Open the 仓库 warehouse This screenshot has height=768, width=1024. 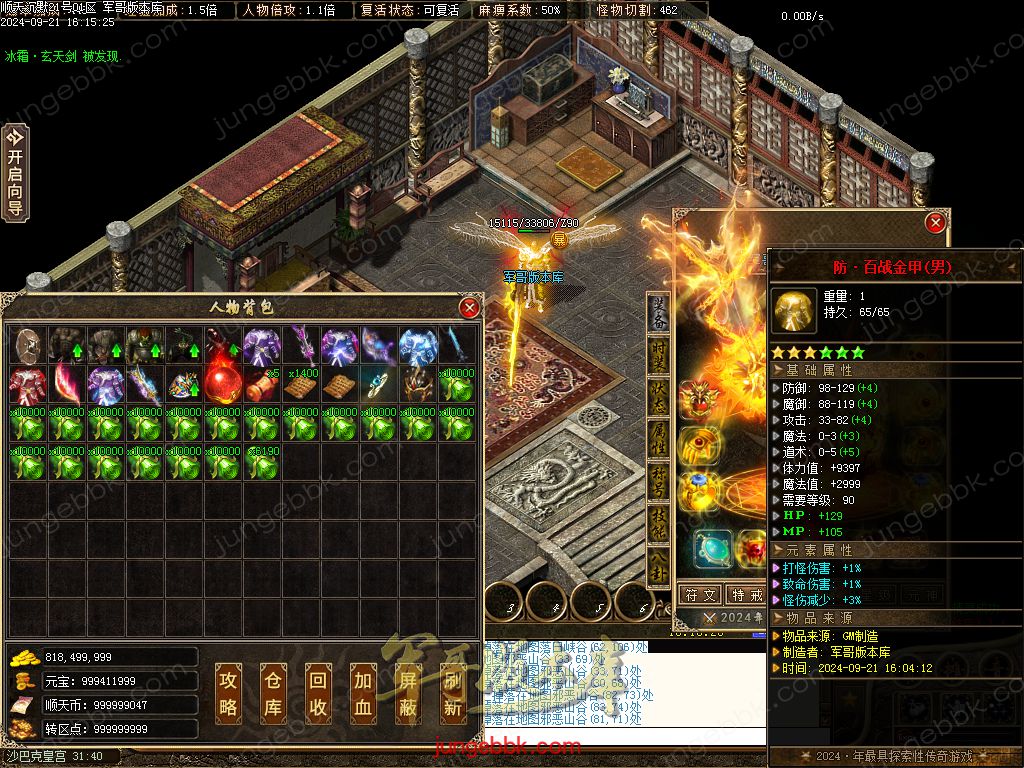[273, 693]
